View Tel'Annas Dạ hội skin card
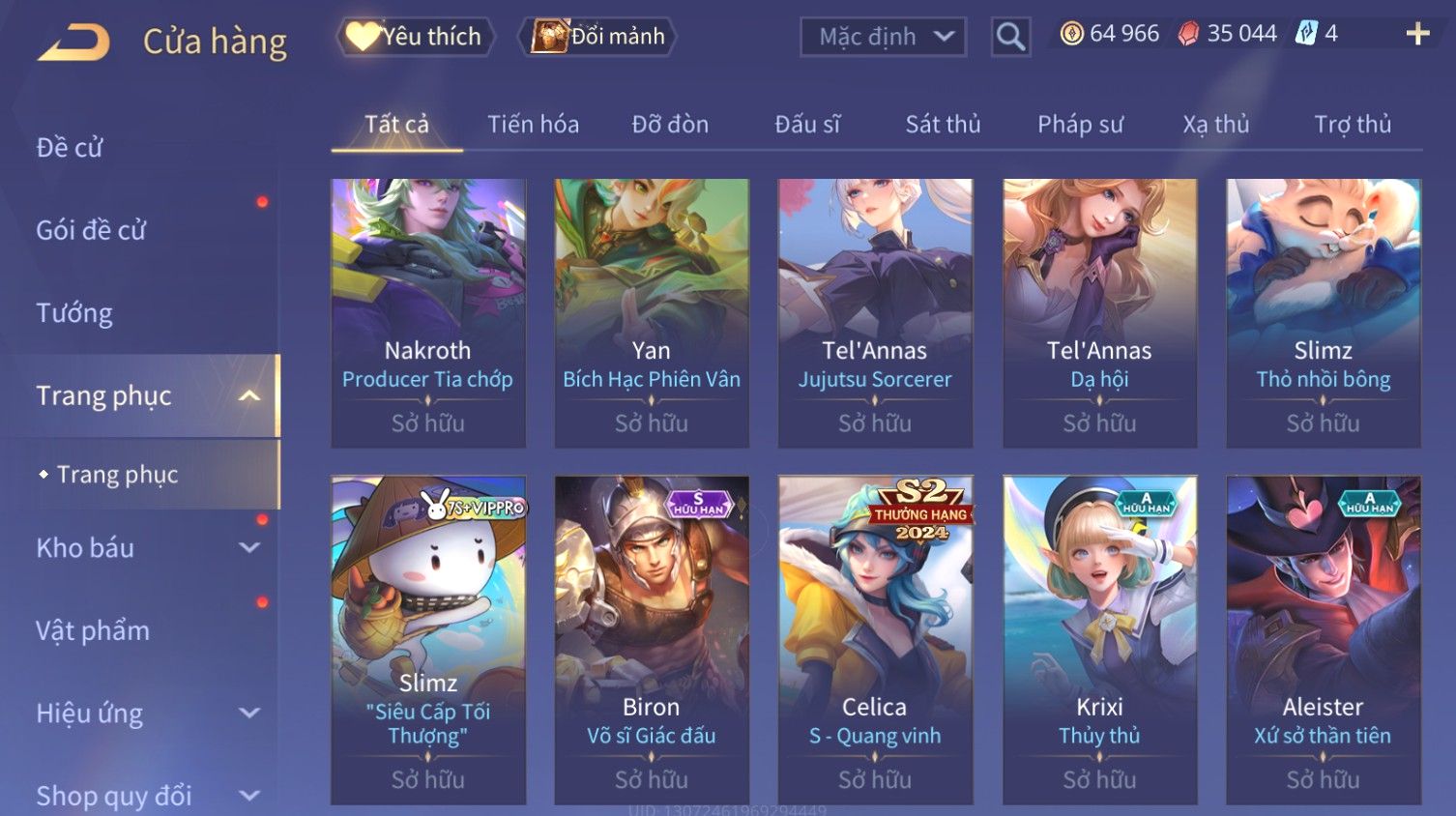This screenshot has width=1456, height=816. click(1099, 312)
